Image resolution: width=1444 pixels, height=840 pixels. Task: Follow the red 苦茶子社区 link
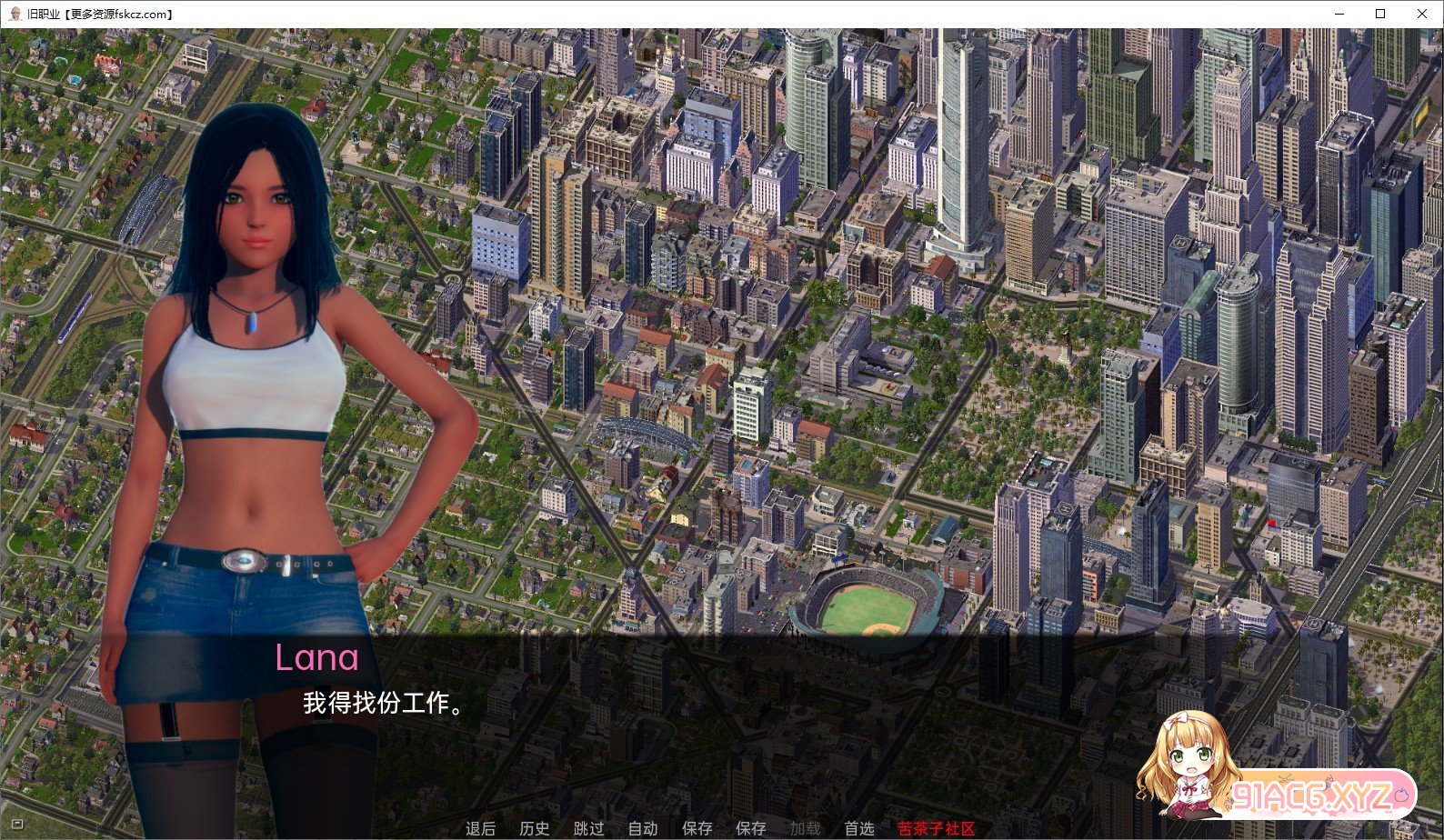click(x=936, y=828)
